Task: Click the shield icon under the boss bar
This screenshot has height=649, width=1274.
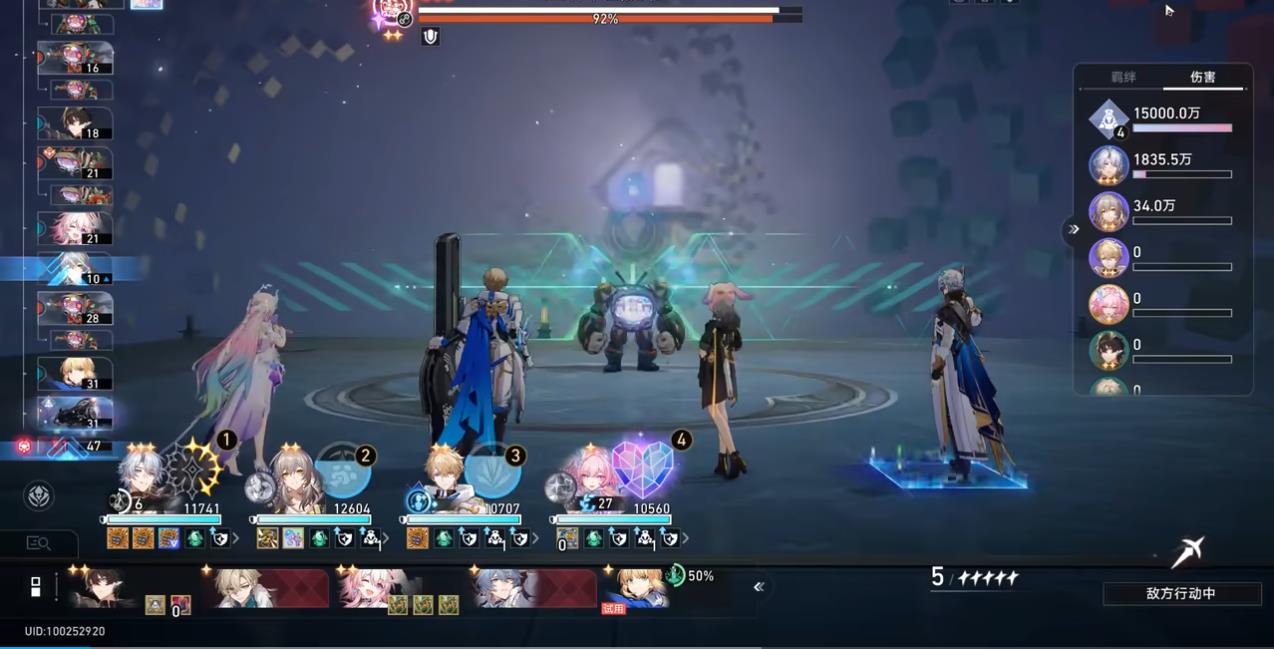Action: point(430,37)
